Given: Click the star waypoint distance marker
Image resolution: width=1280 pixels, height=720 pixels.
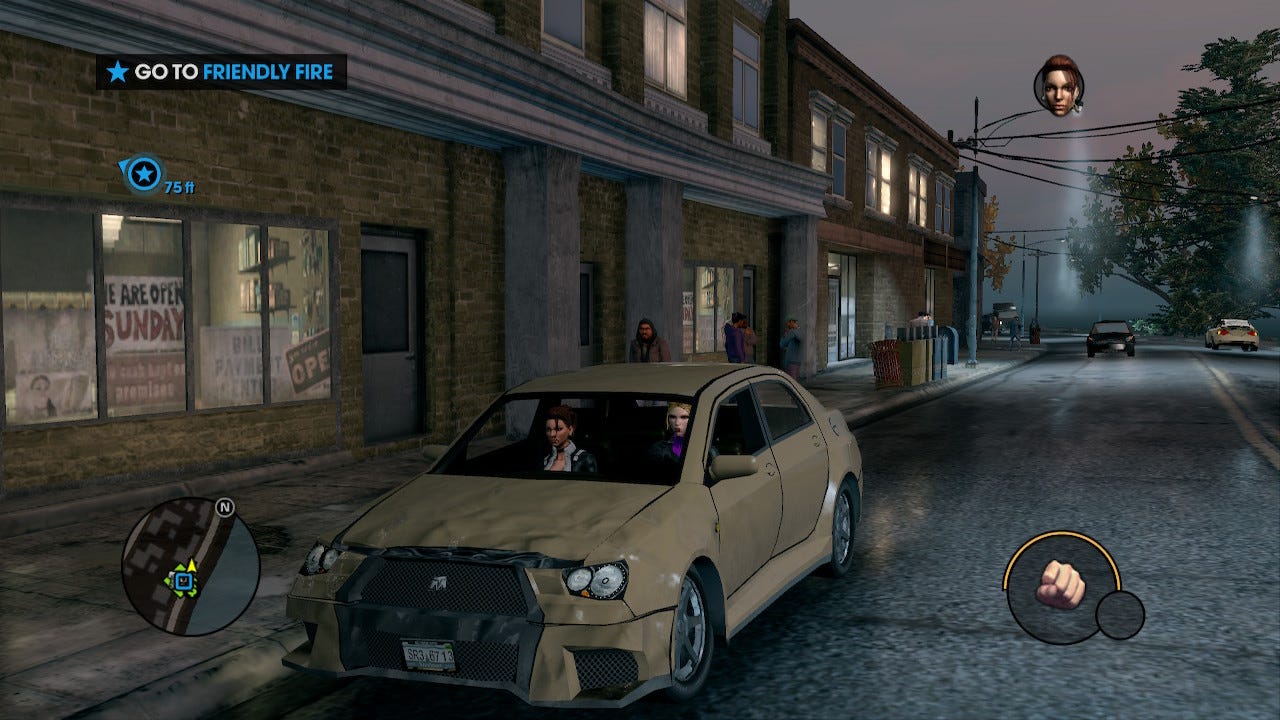Looking at the screenshot, I should click(x=146, y=175).
